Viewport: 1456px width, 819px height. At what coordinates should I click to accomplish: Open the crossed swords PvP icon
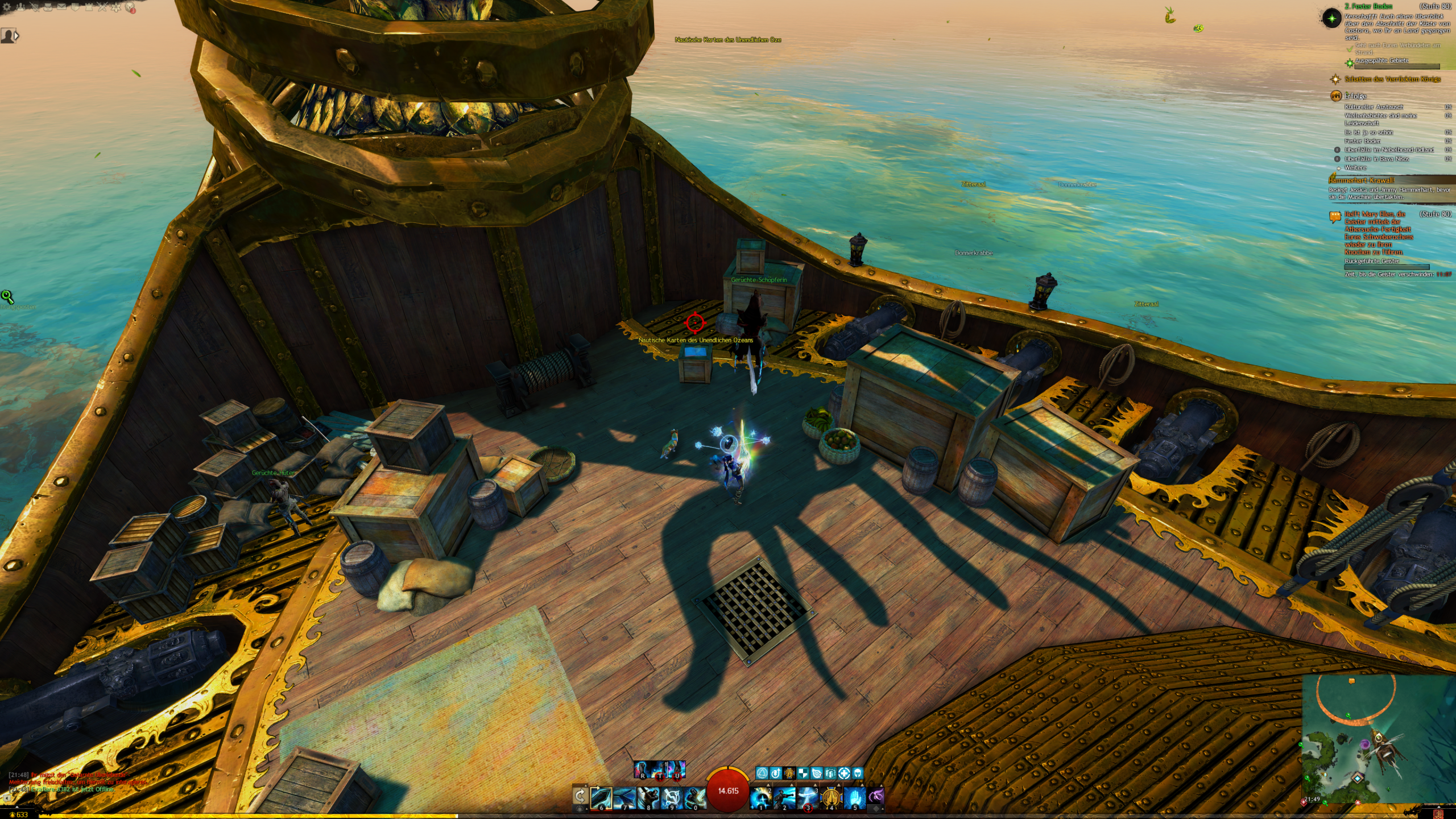click(x=102, y=7)
